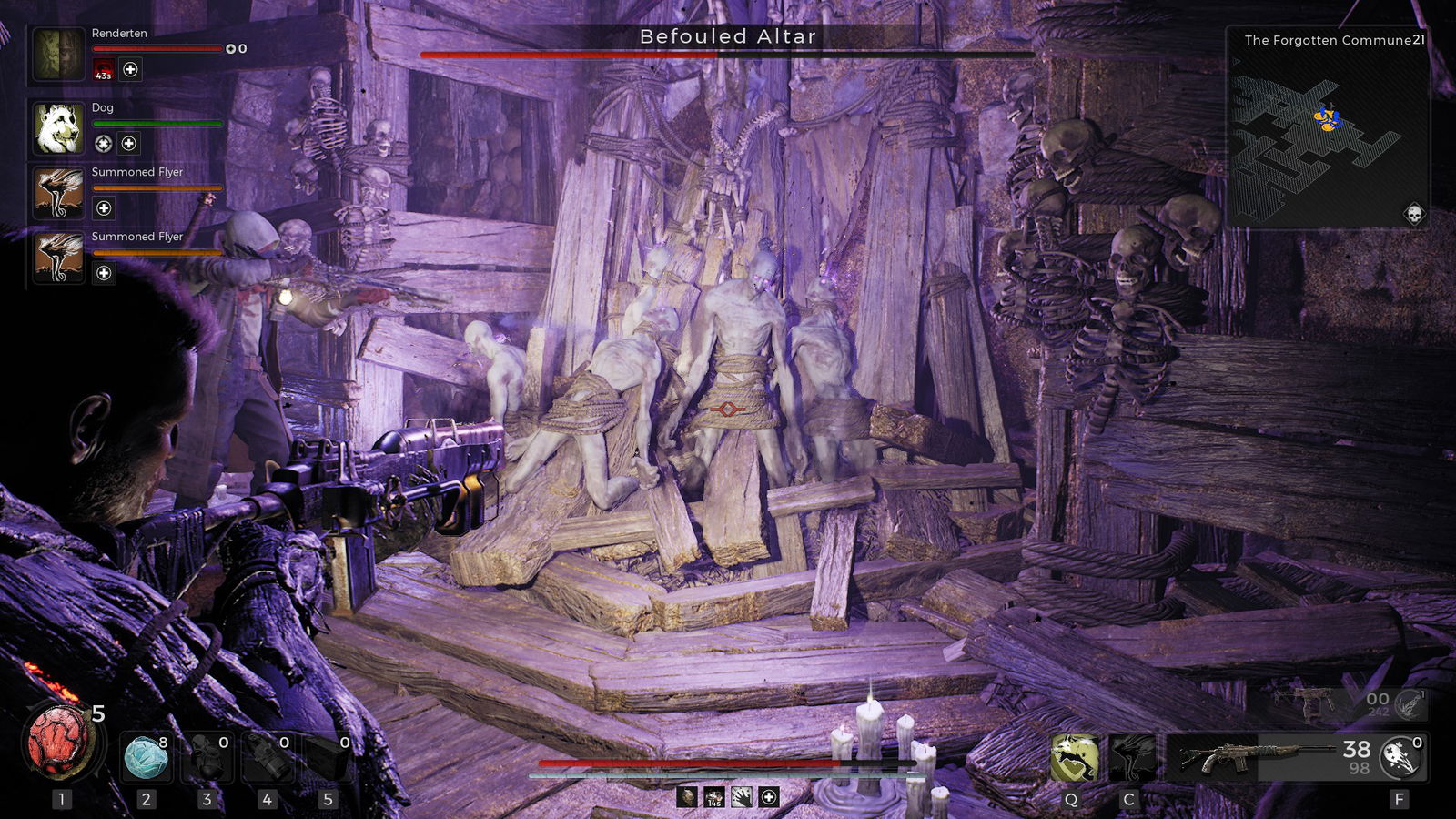Activate the dog companion skill icon

pyautogui.click(x=1074, y=757)
